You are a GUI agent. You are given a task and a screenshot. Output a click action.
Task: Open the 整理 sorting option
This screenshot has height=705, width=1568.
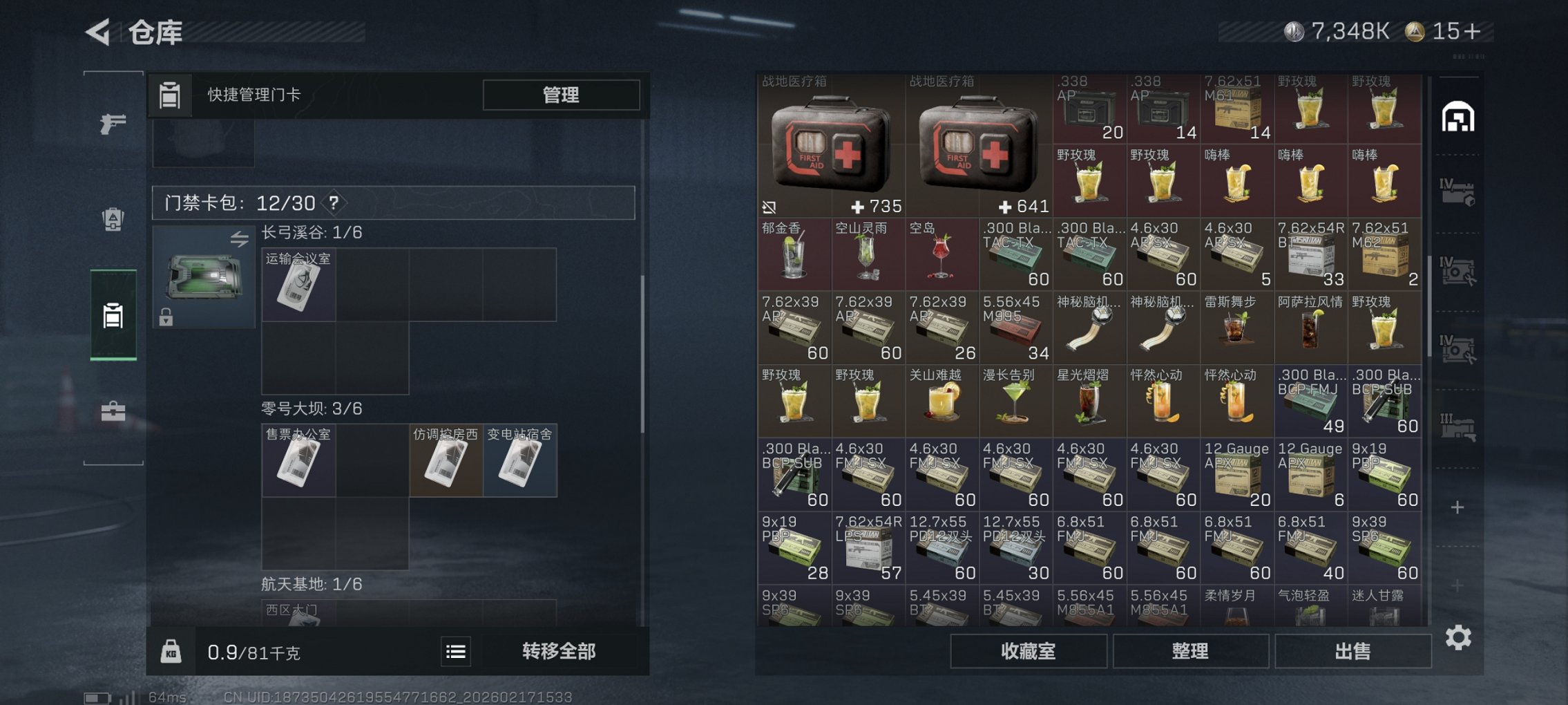coord(1190,650)
